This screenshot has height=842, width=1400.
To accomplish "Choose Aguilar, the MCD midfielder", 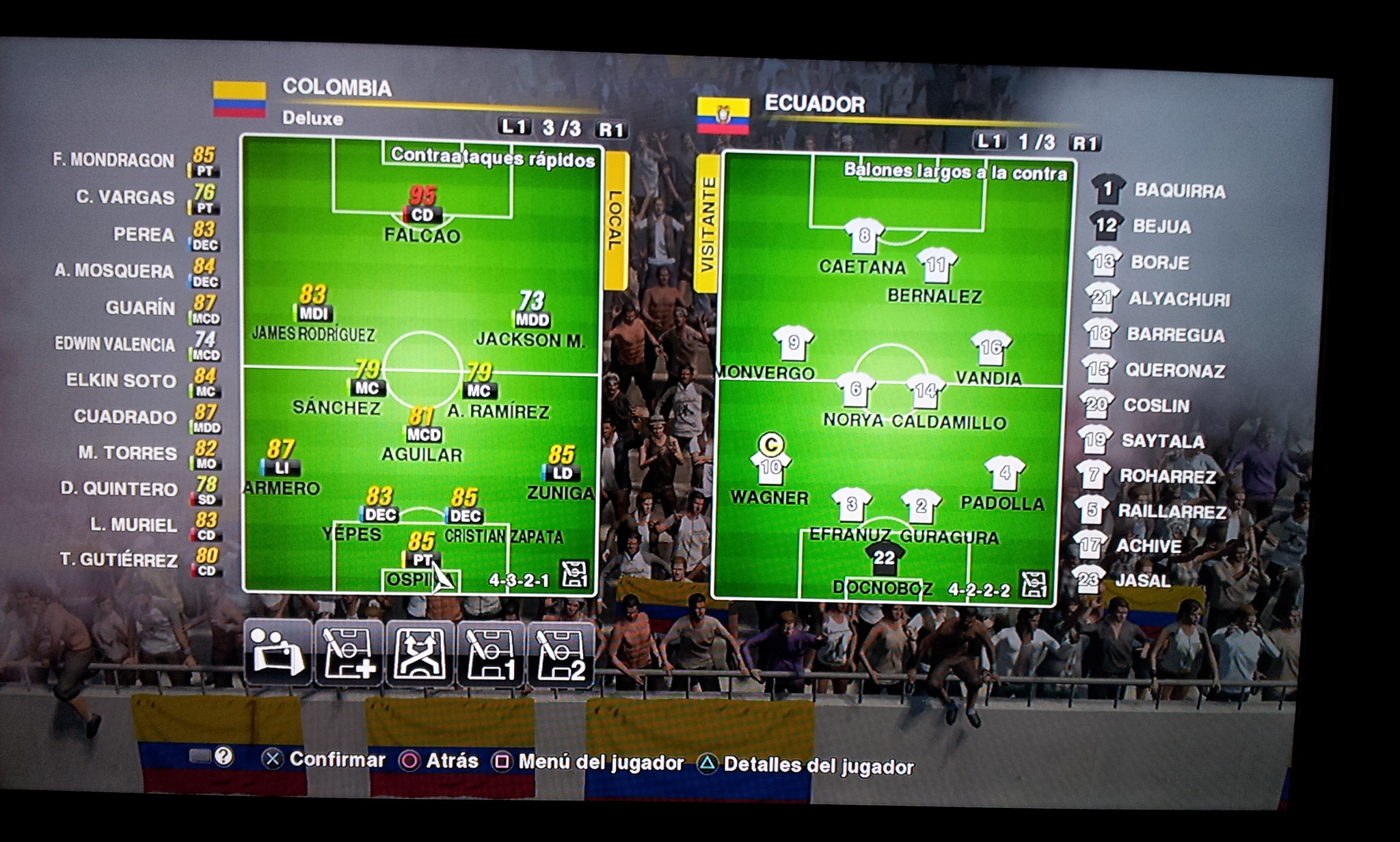I will click(x=423, y=435).
